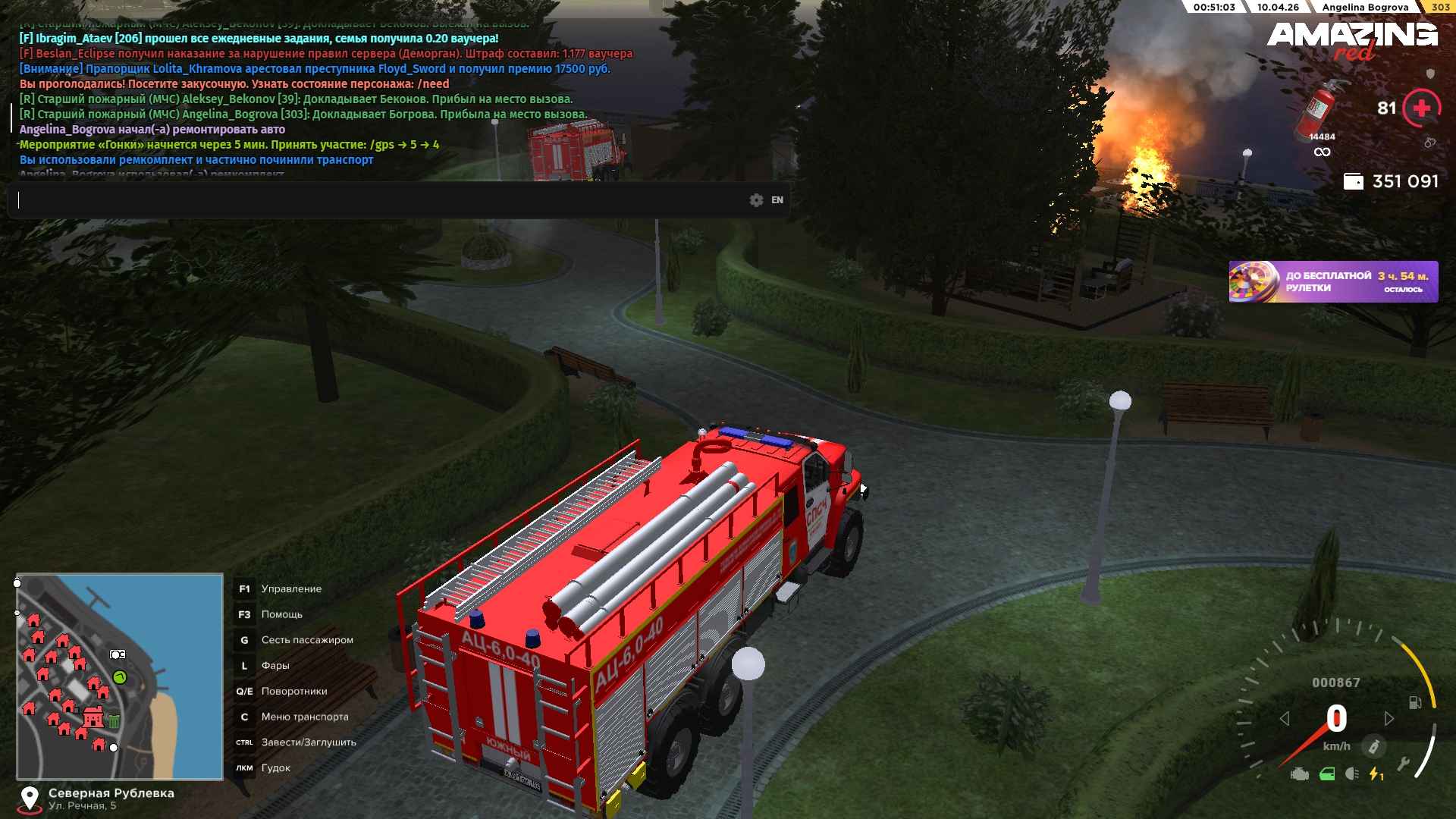Image resolution: width=1456 pixels, height=819 pixels.
Task: Toggle the EN chat language indicator
Action: (x=777, y=200)
